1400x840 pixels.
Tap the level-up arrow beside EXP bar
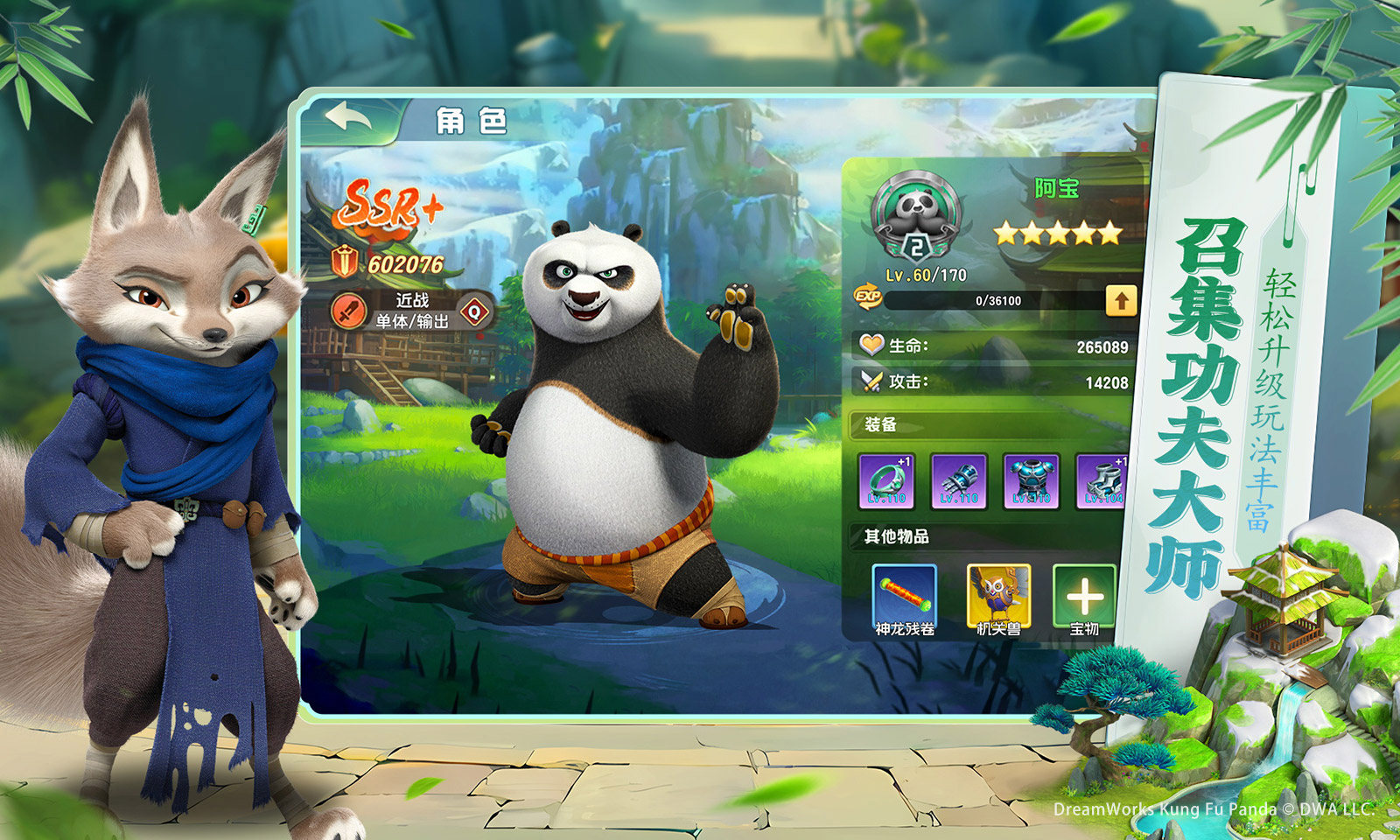tap(1121, 300)
